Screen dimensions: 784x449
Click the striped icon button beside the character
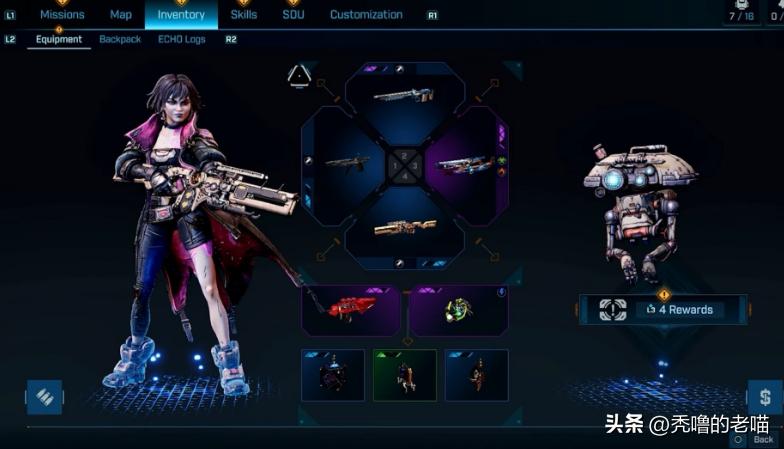point(44,397)
